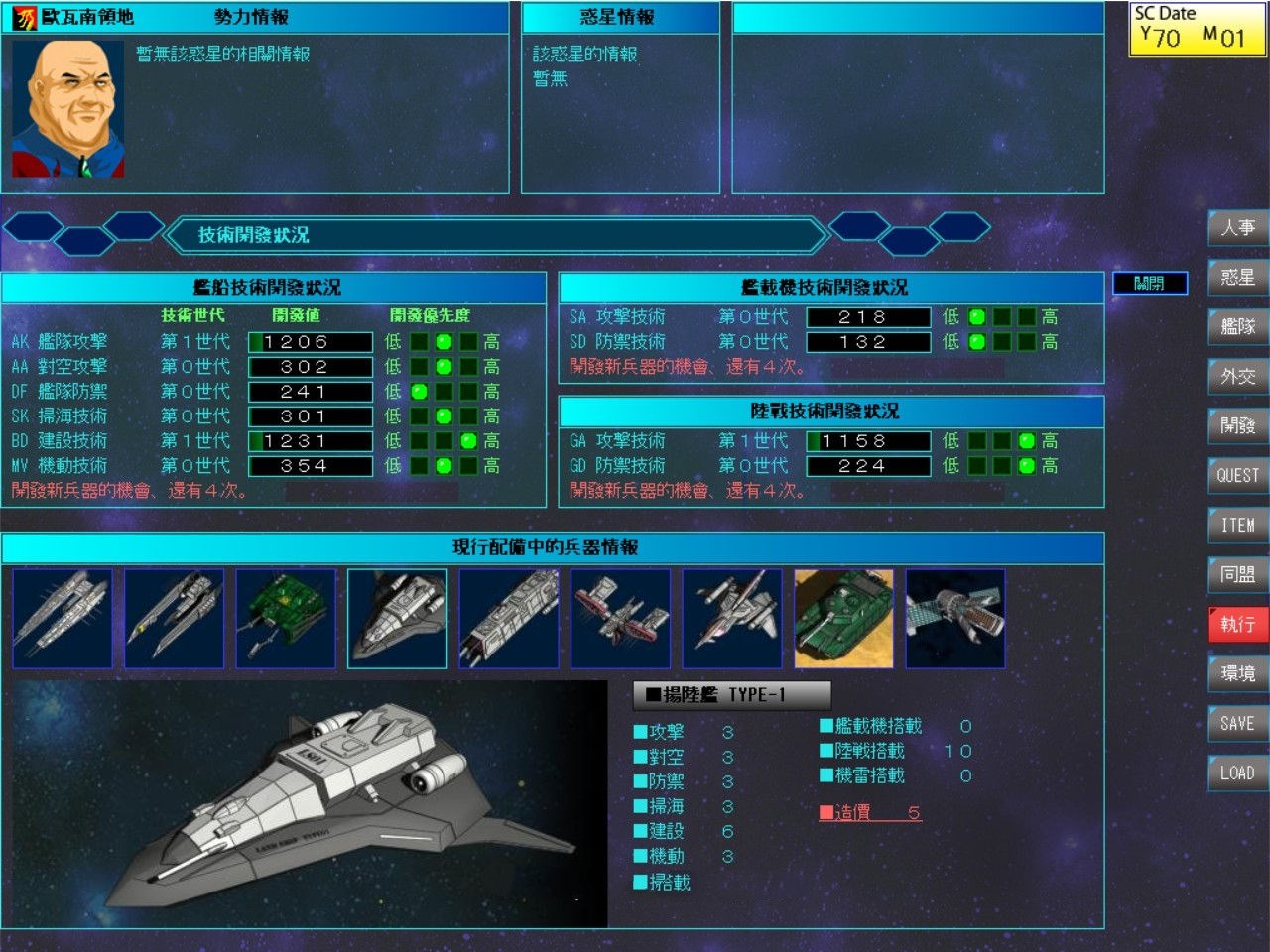Choose the 開發 development menu
The image size is (1270, 952).
(1237, 426)
